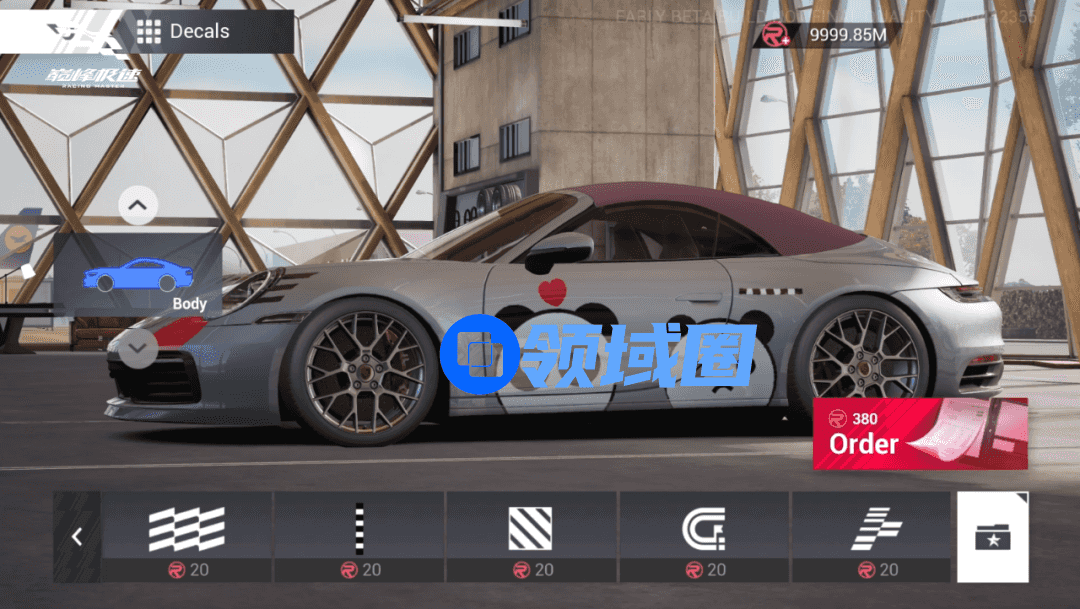Viewport: 1080px width, 609px height.
Task: Place the 380 Order
Action: (919, 433)
